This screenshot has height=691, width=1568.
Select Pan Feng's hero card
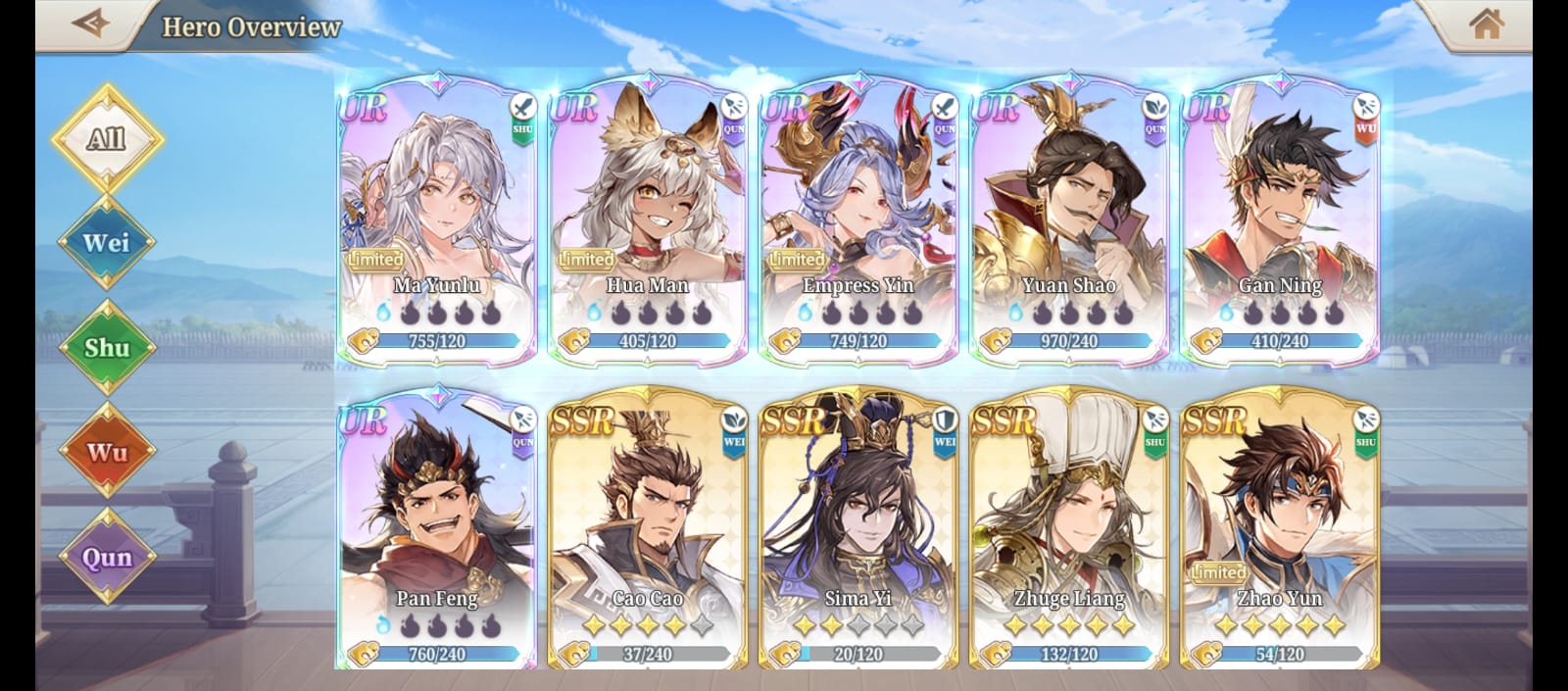tap(437, 529)
